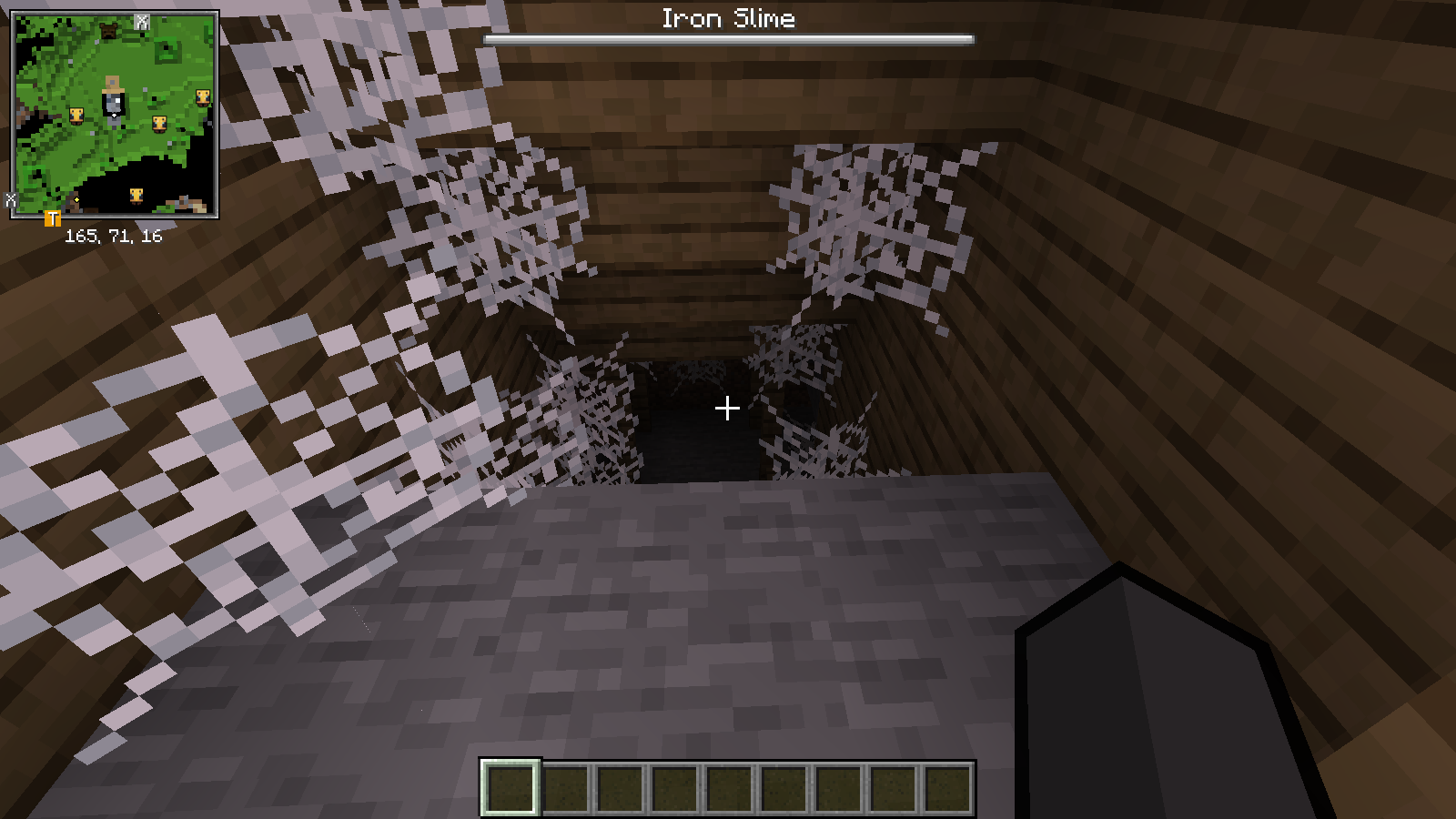Click the small yellow dot marker on the minimap

(x=76, y=199)
